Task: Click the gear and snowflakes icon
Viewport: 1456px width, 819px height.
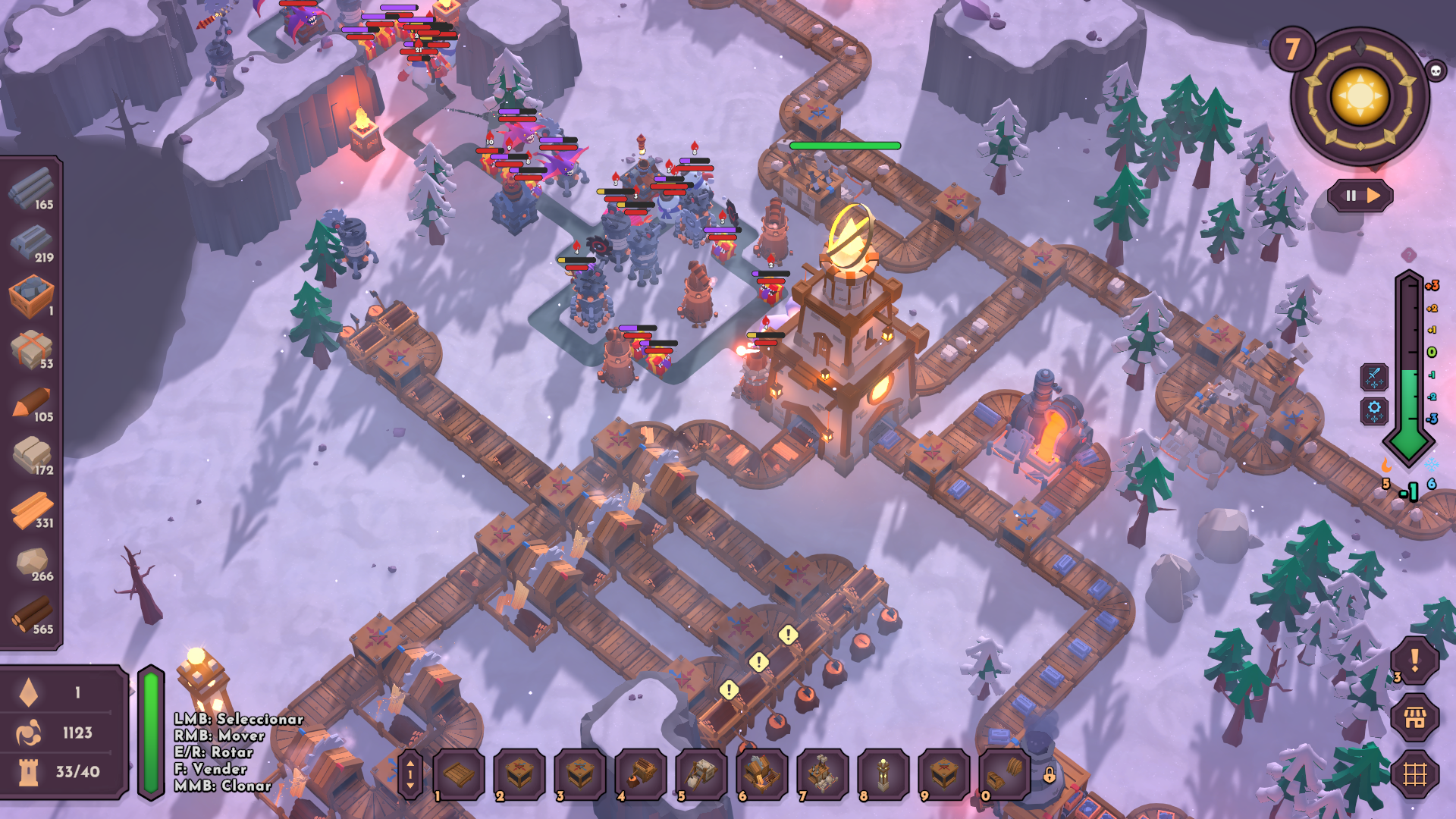Action: [x=1374, y=410]
